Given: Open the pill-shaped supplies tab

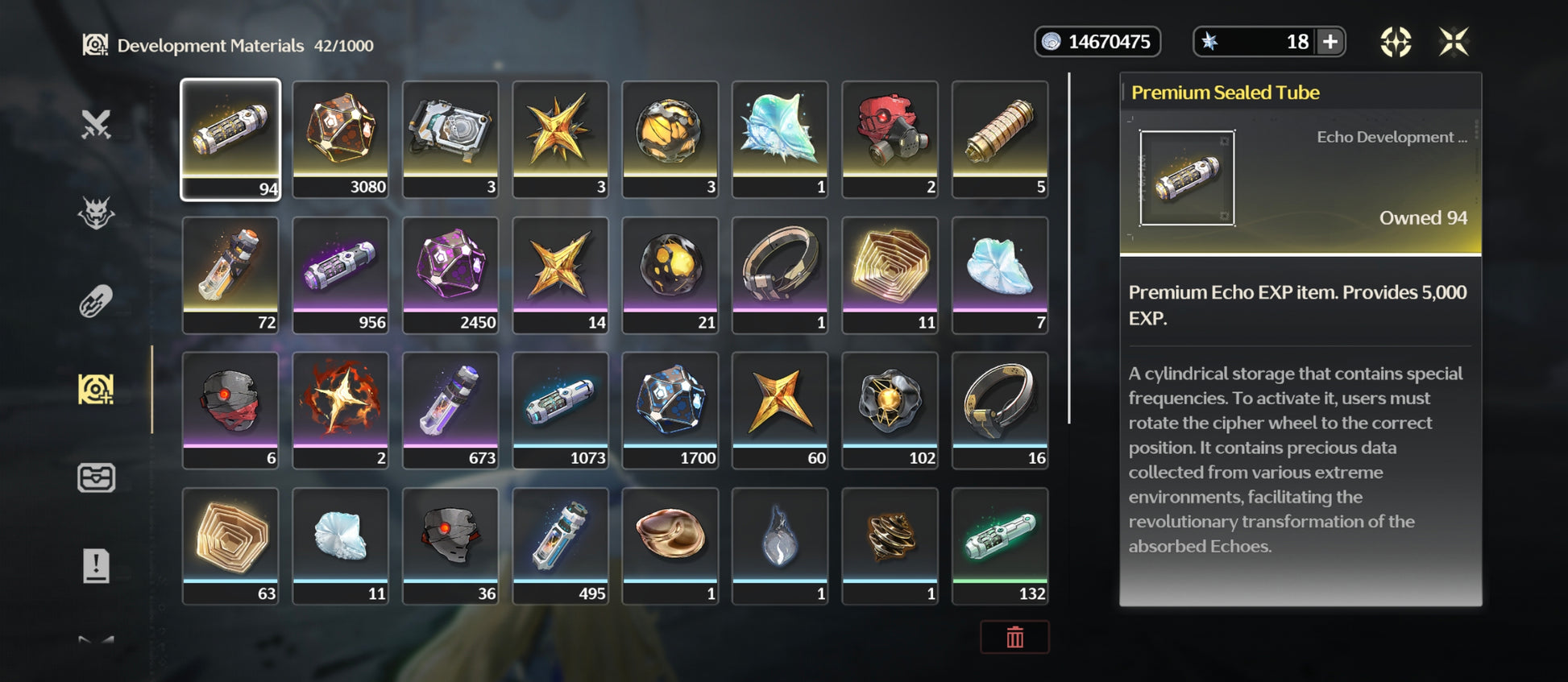Looking at the screenshot, I should click(96, 302).
